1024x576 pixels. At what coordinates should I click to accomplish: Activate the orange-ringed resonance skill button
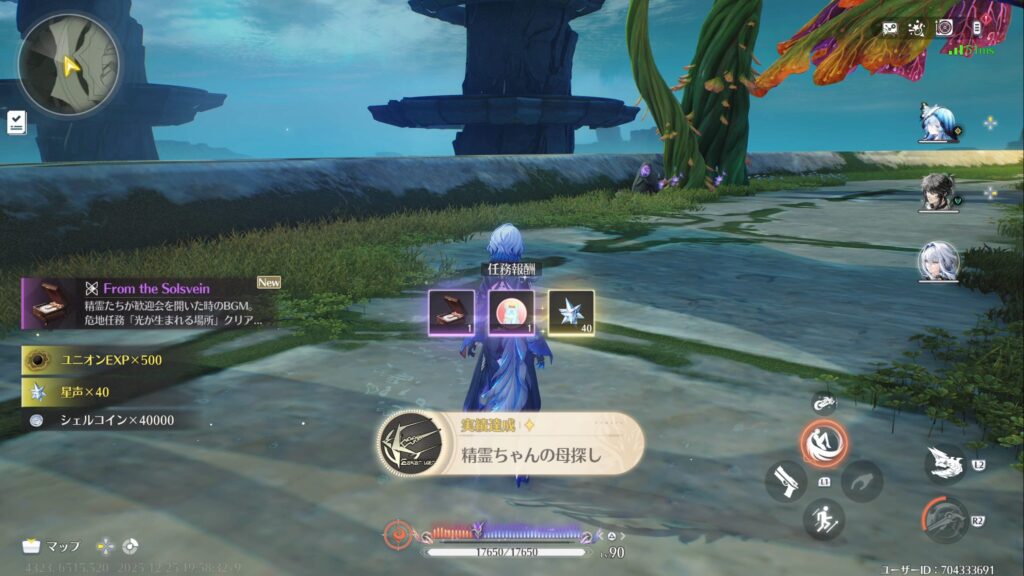click(x=824, y=443)
